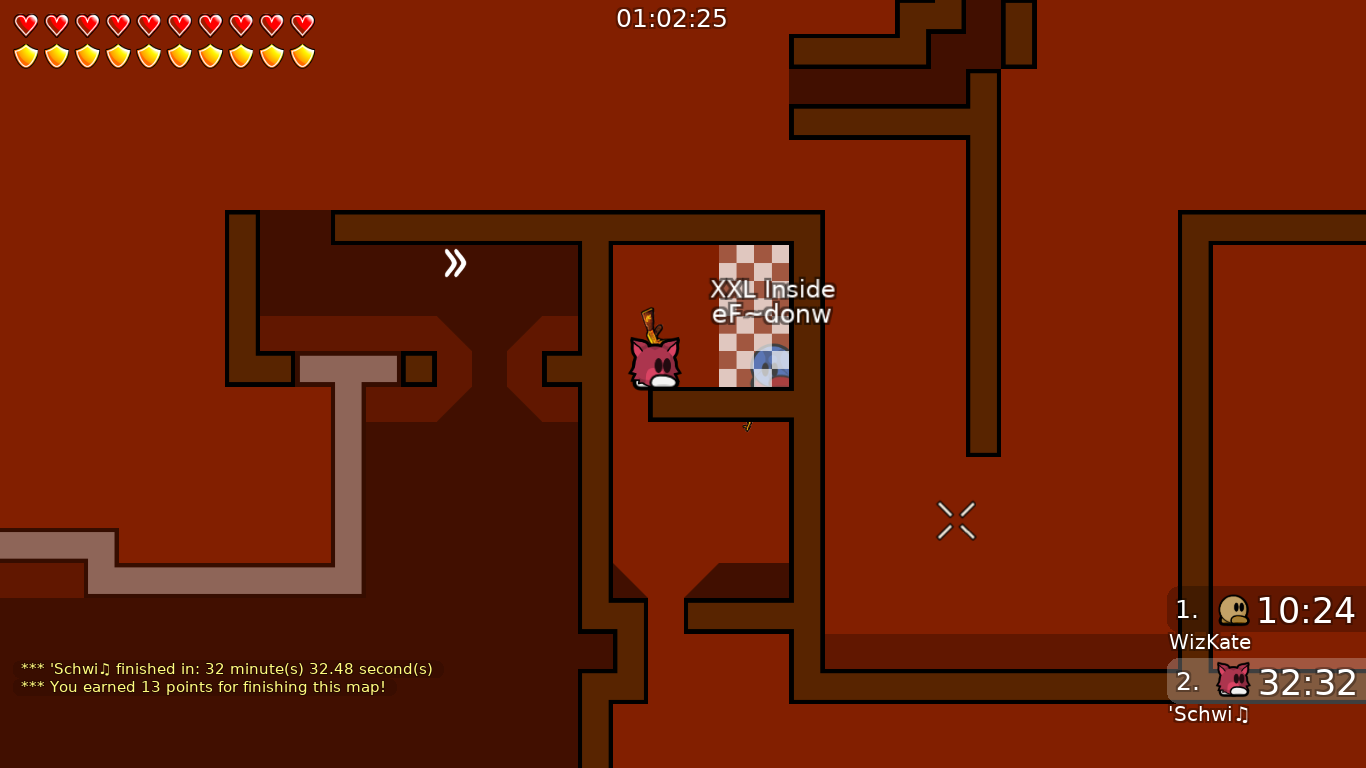Viewport: 1366px width, 768px height.
Task: Click WizKate's tee avatar on the scoreboard
Action: (1233, 611)
